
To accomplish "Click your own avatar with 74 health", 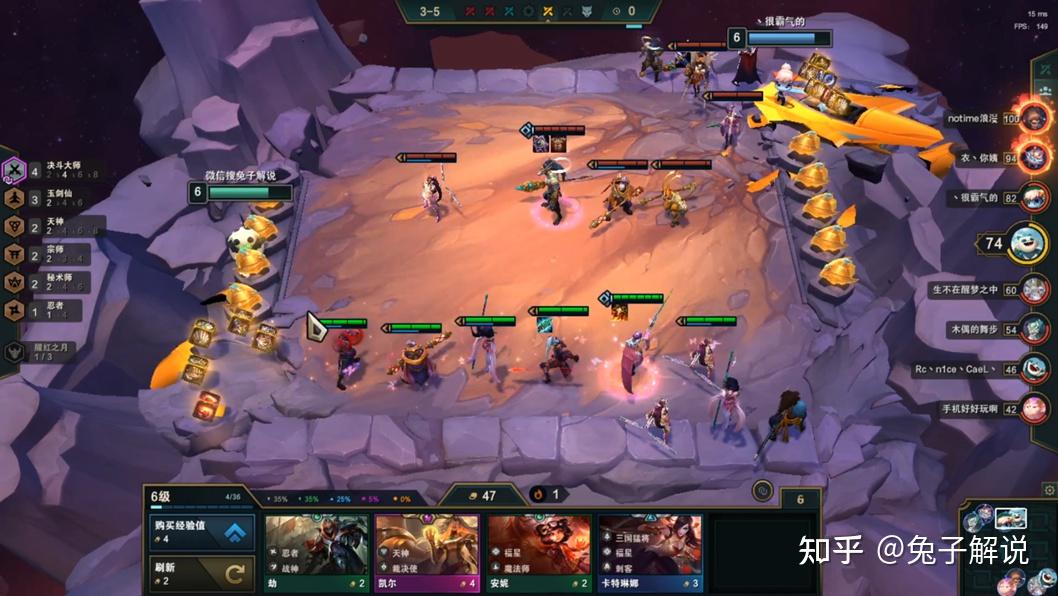I will [1027, 243].
